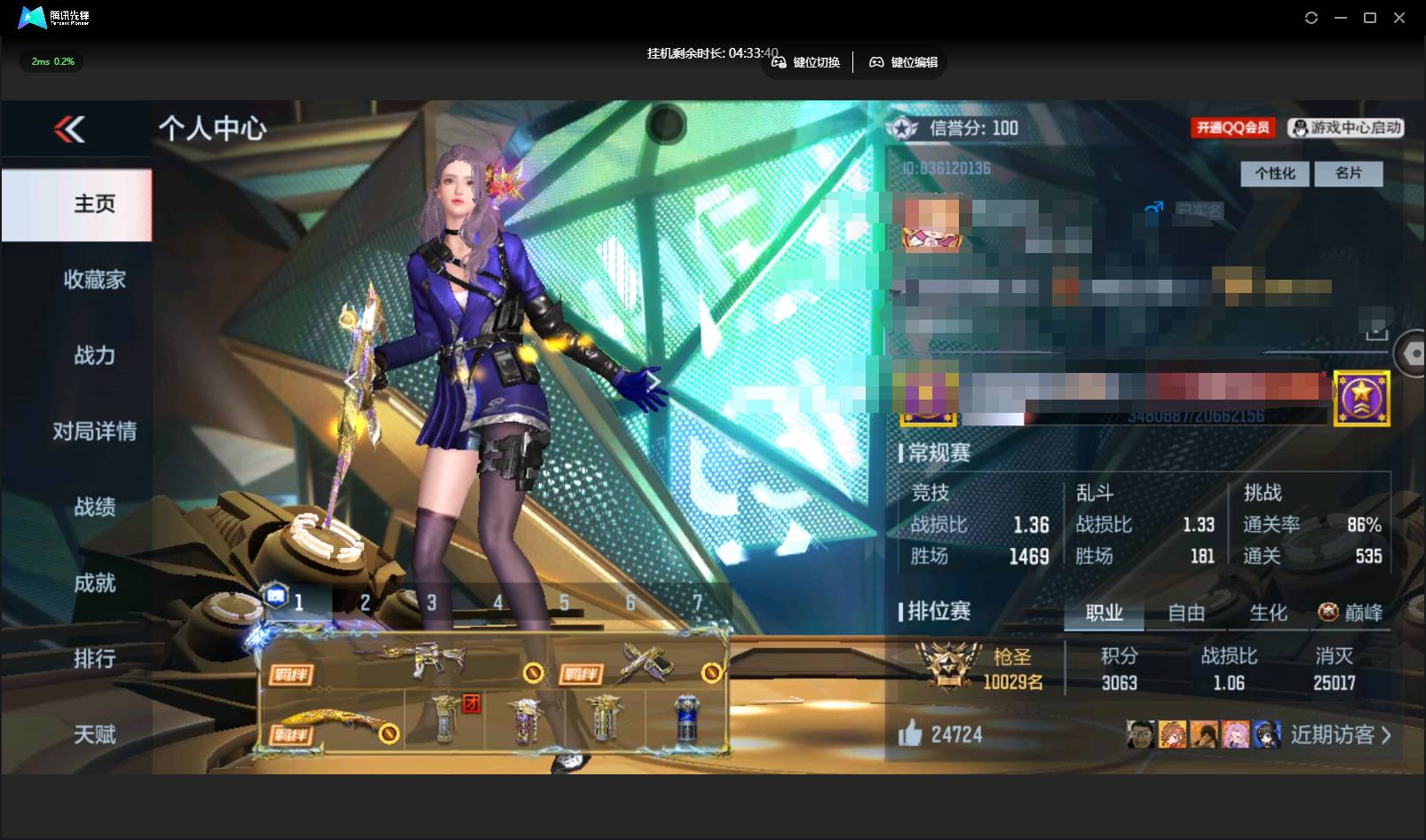Switch ranked stats to 自由 tab
This screenshot has height=840, width=1426.
(1185, 613)
